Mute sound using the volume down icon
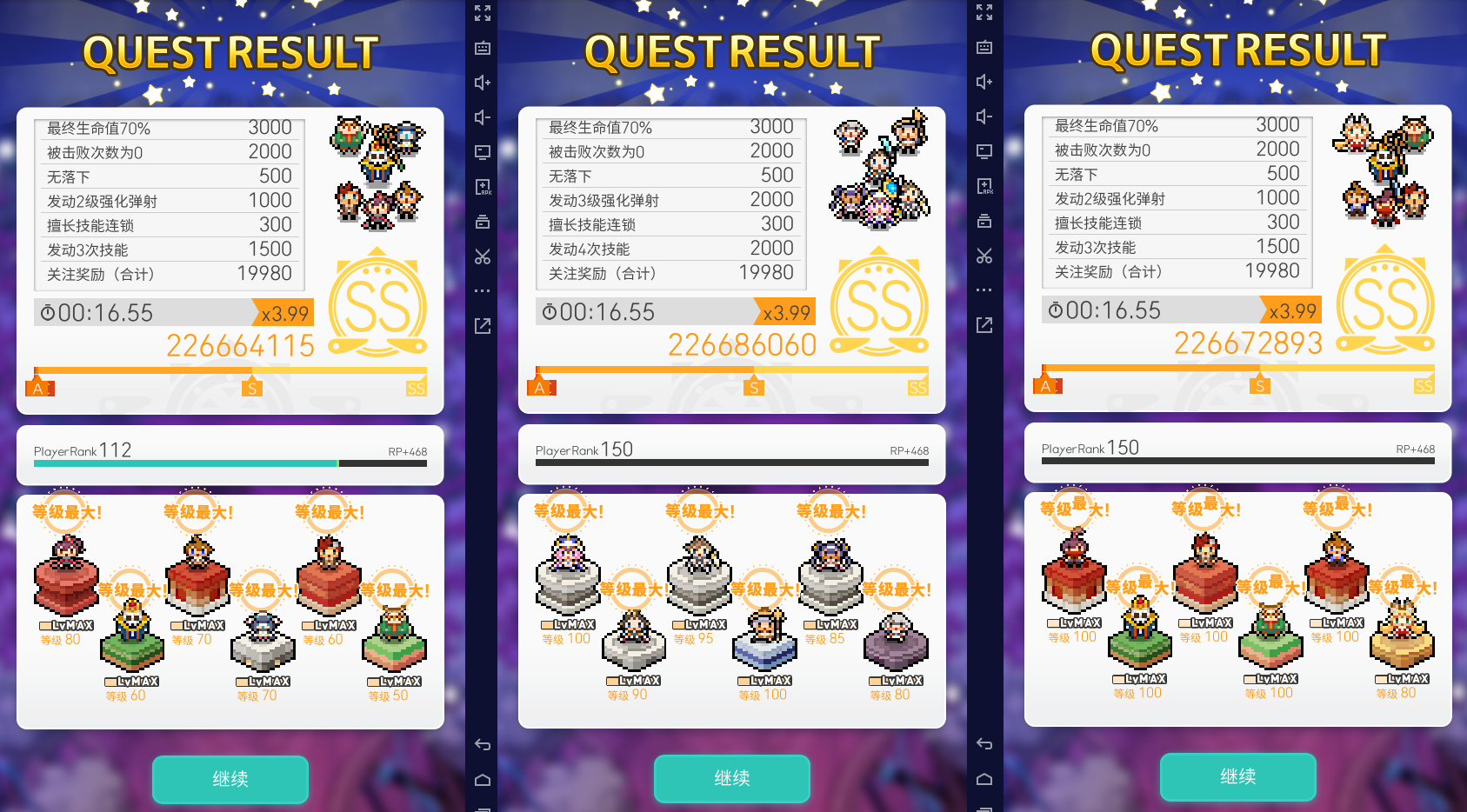1467x812 pixels. pyautogui.click(x=483, y=116)
